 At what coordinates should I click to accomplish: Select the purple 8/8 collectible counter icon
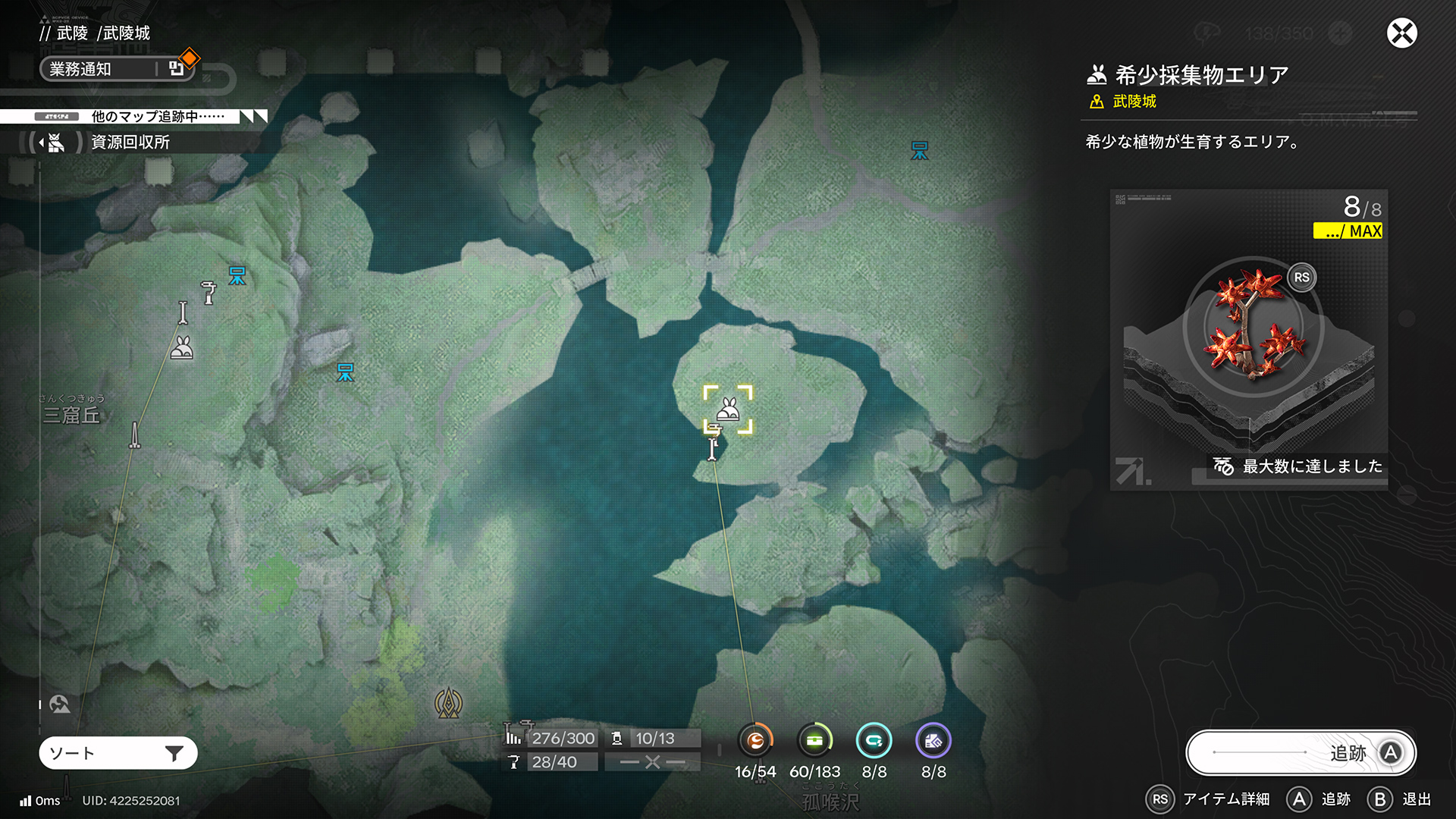(x=933, y=741)
